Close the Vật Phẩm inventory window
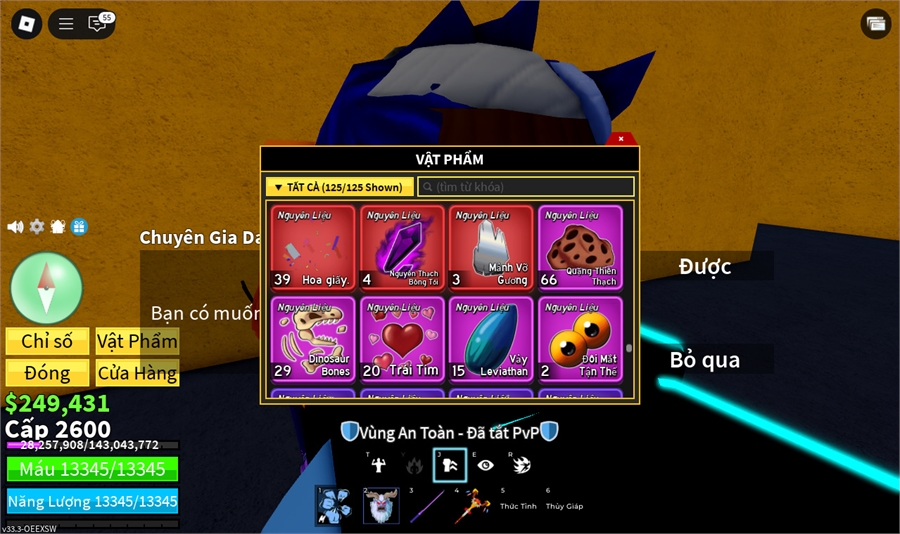The width and height of the screenshot is (900, 534). point(621,139)
